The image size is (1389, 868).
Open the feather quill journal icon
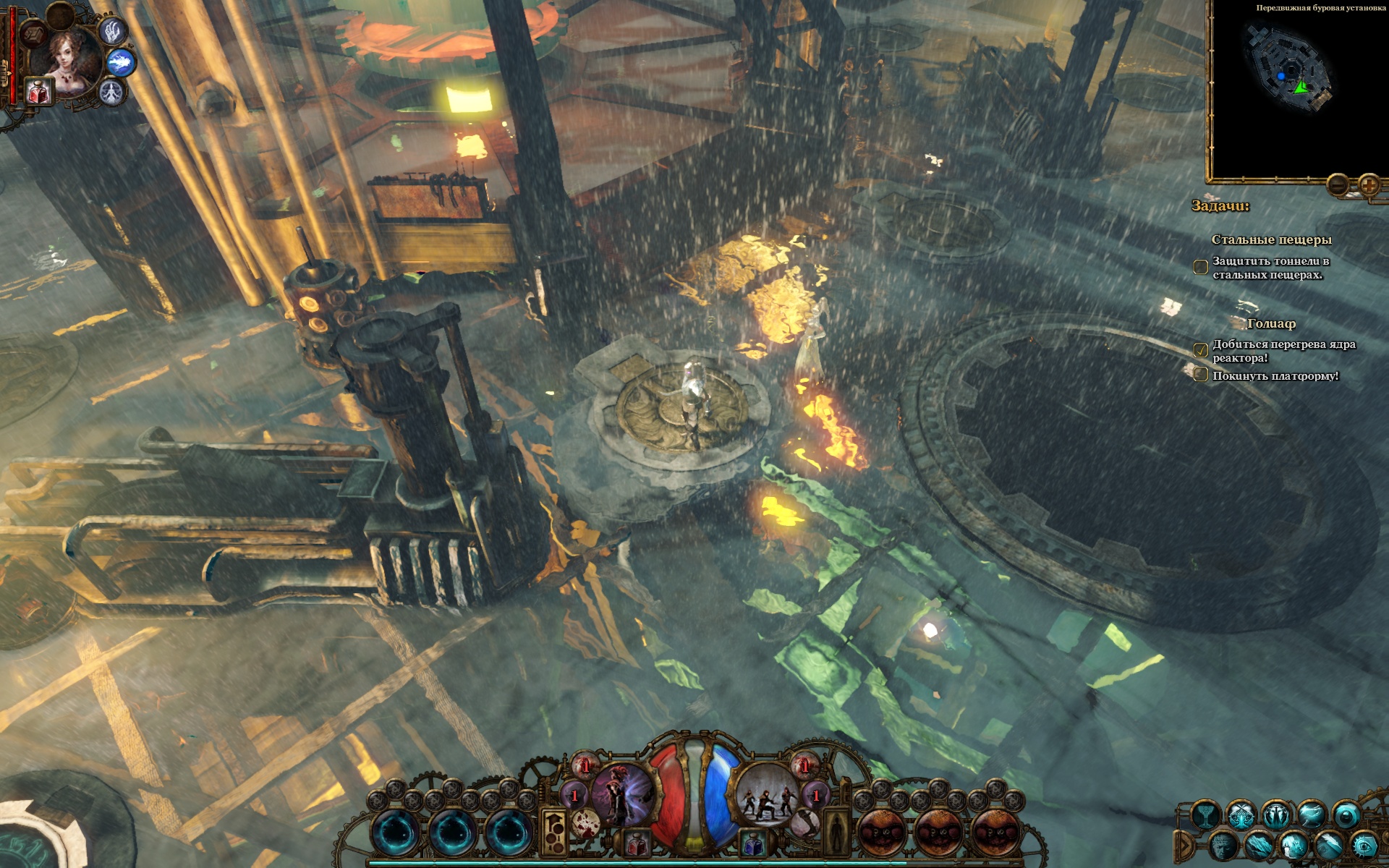[x=1328, y=846]
